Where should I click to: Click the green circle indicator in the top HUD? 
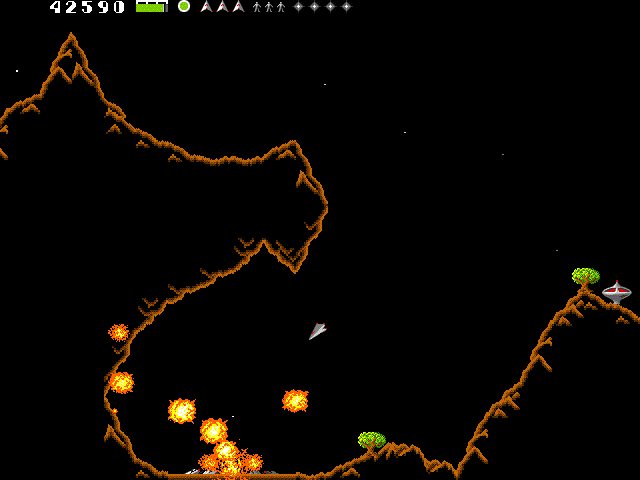pyautogui.click(x=184, y=6)
